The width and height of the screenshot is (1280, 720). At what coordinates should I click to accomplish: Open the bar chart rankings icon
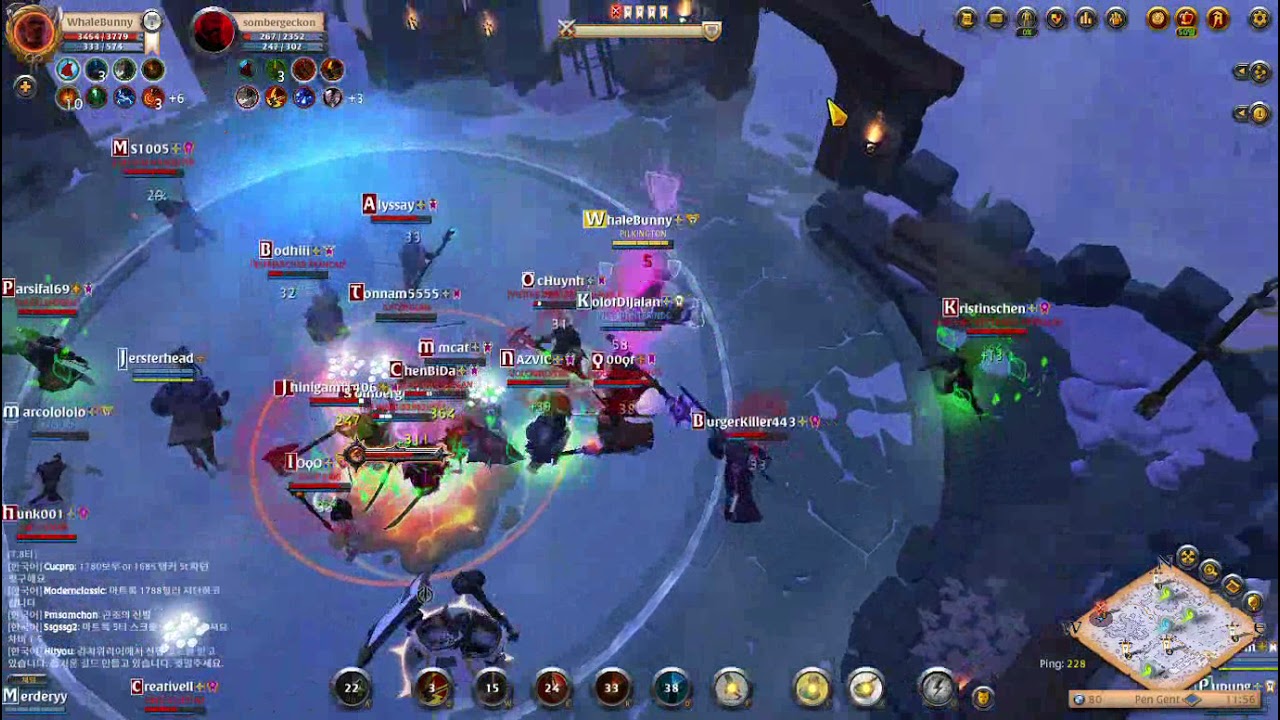(1086, 18)
